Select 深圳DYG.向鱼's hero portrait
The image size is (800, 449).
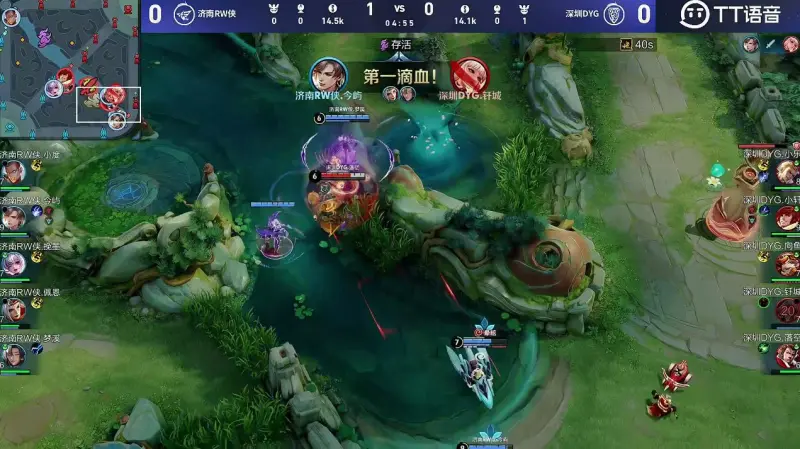pos(786,264)
